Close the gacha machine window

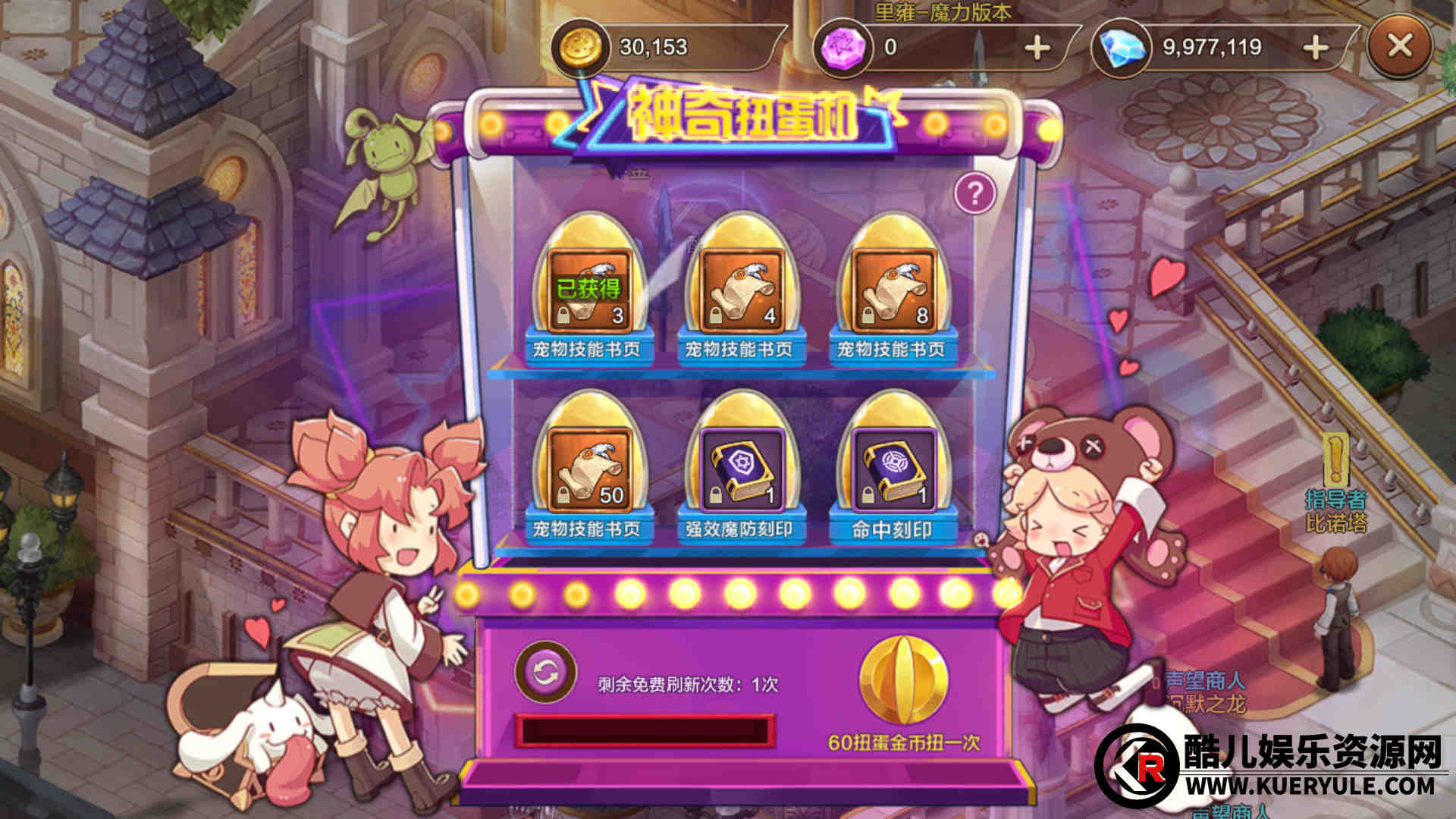[x=1399, y=47]
